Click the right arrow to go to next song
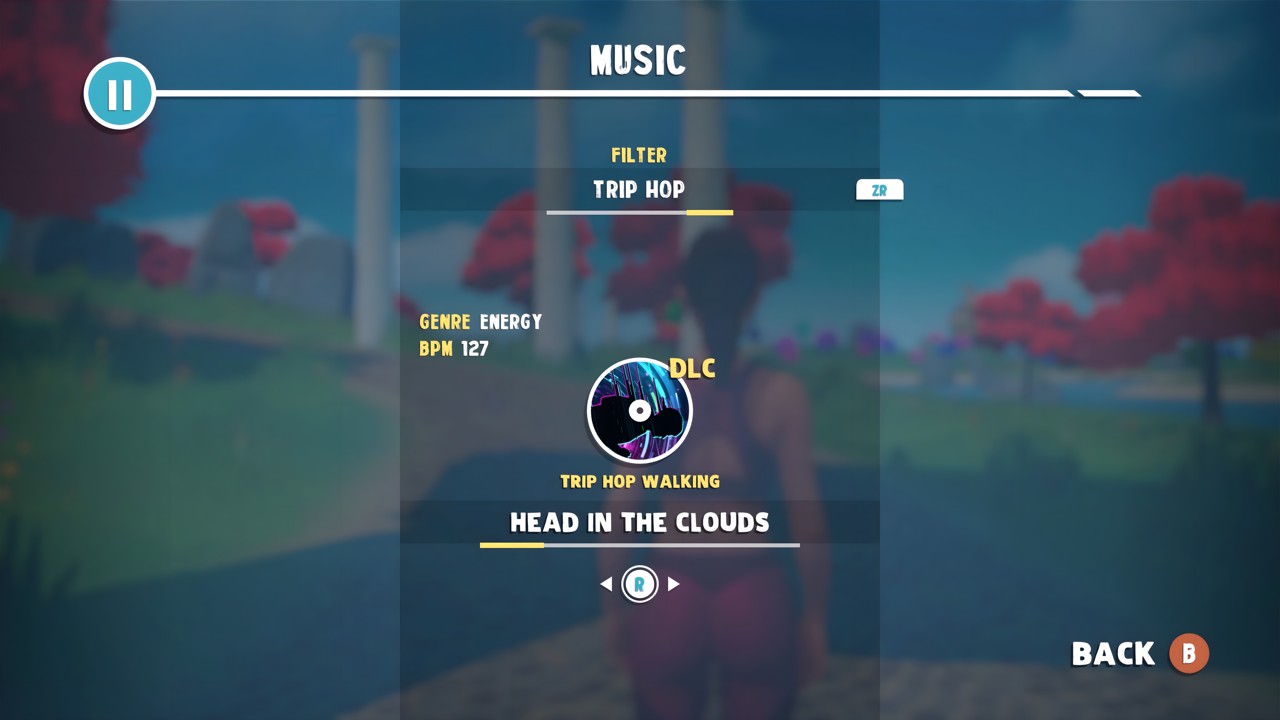The image size is (1280, 720). (674, 584)
